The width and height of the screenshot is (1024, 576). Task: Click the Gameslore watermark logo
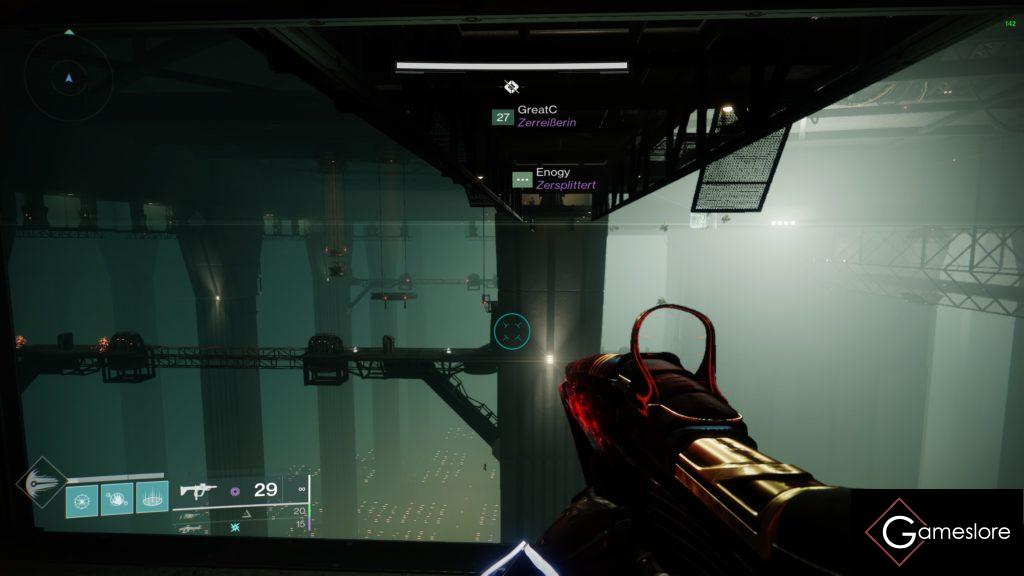tap(937, 531)
